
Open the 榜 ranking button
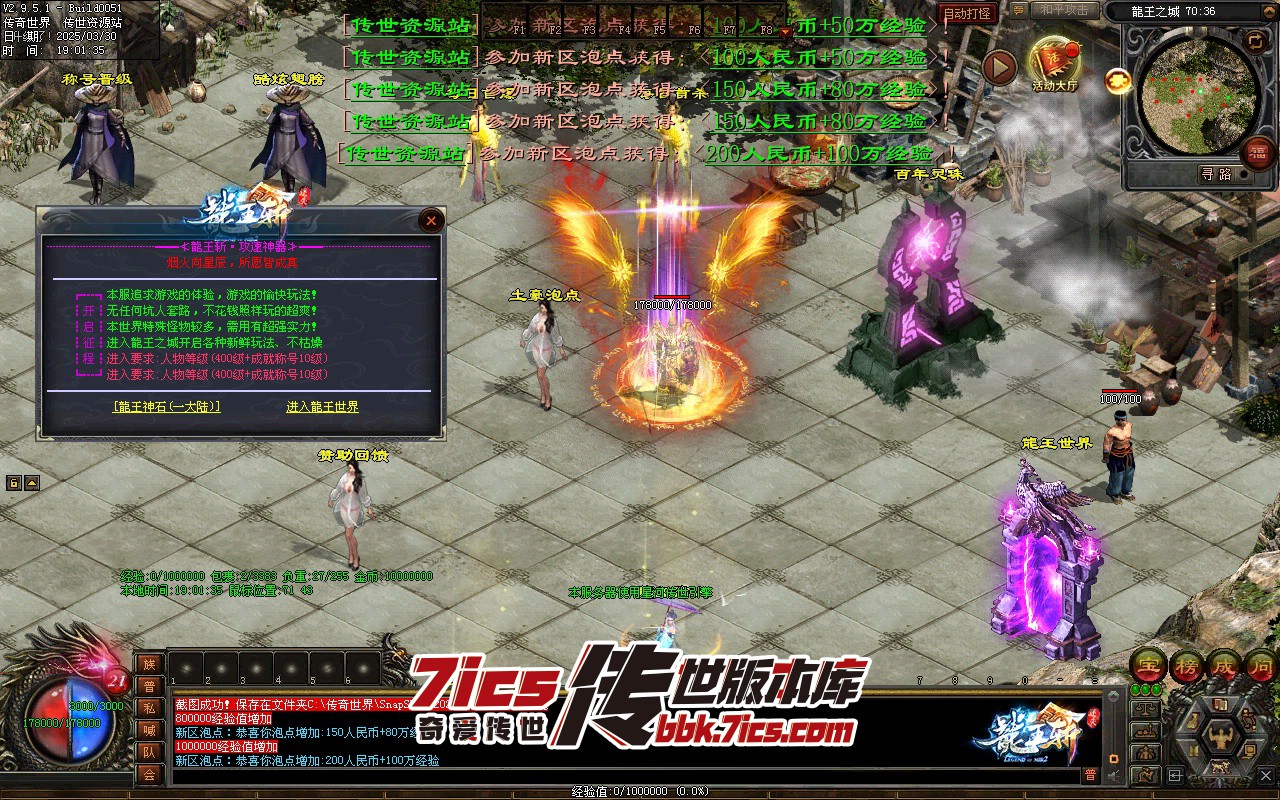1187,664
